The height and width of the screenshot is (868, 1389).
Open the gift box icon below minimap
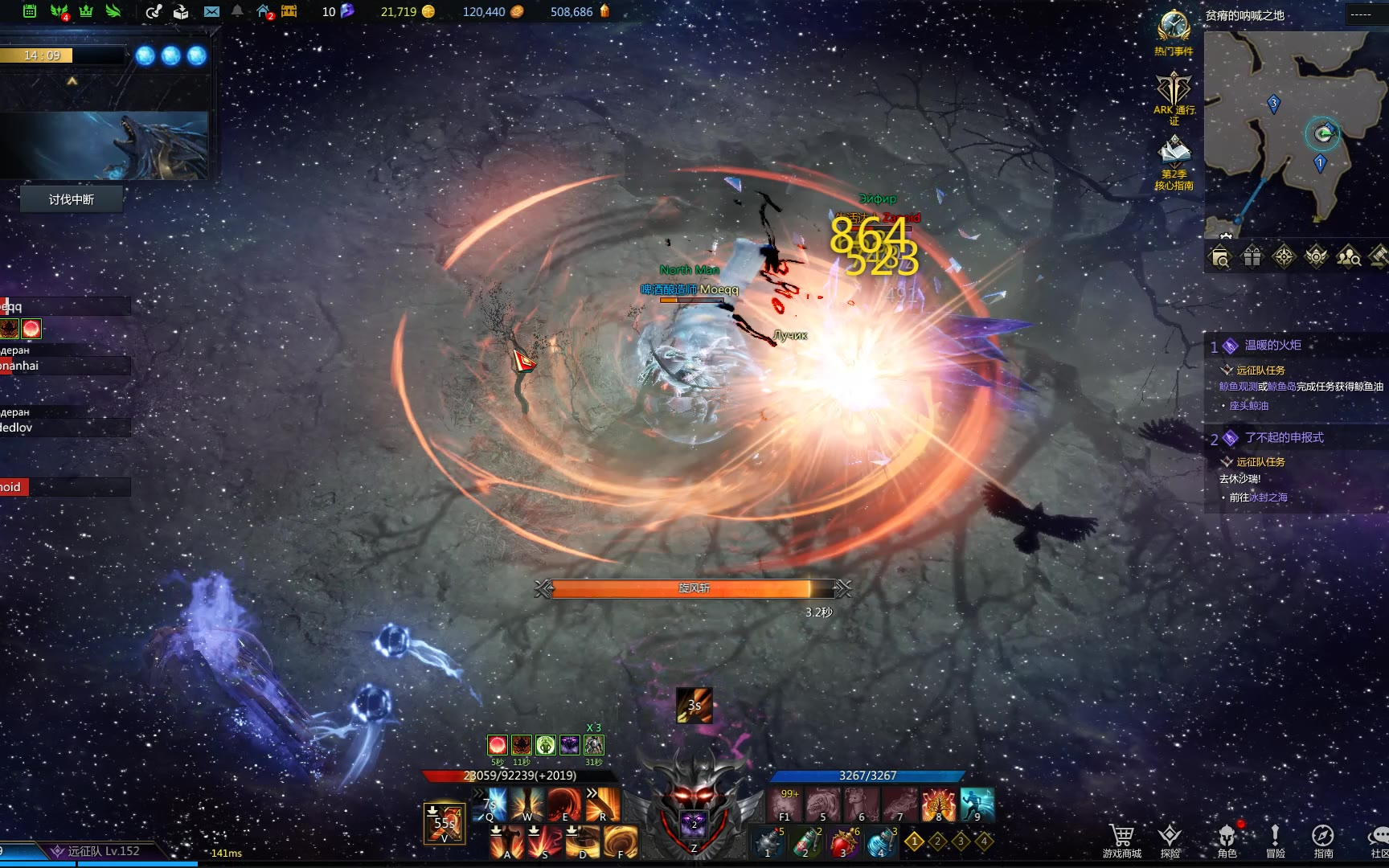pyautogui.click(x=1252, y=257)
